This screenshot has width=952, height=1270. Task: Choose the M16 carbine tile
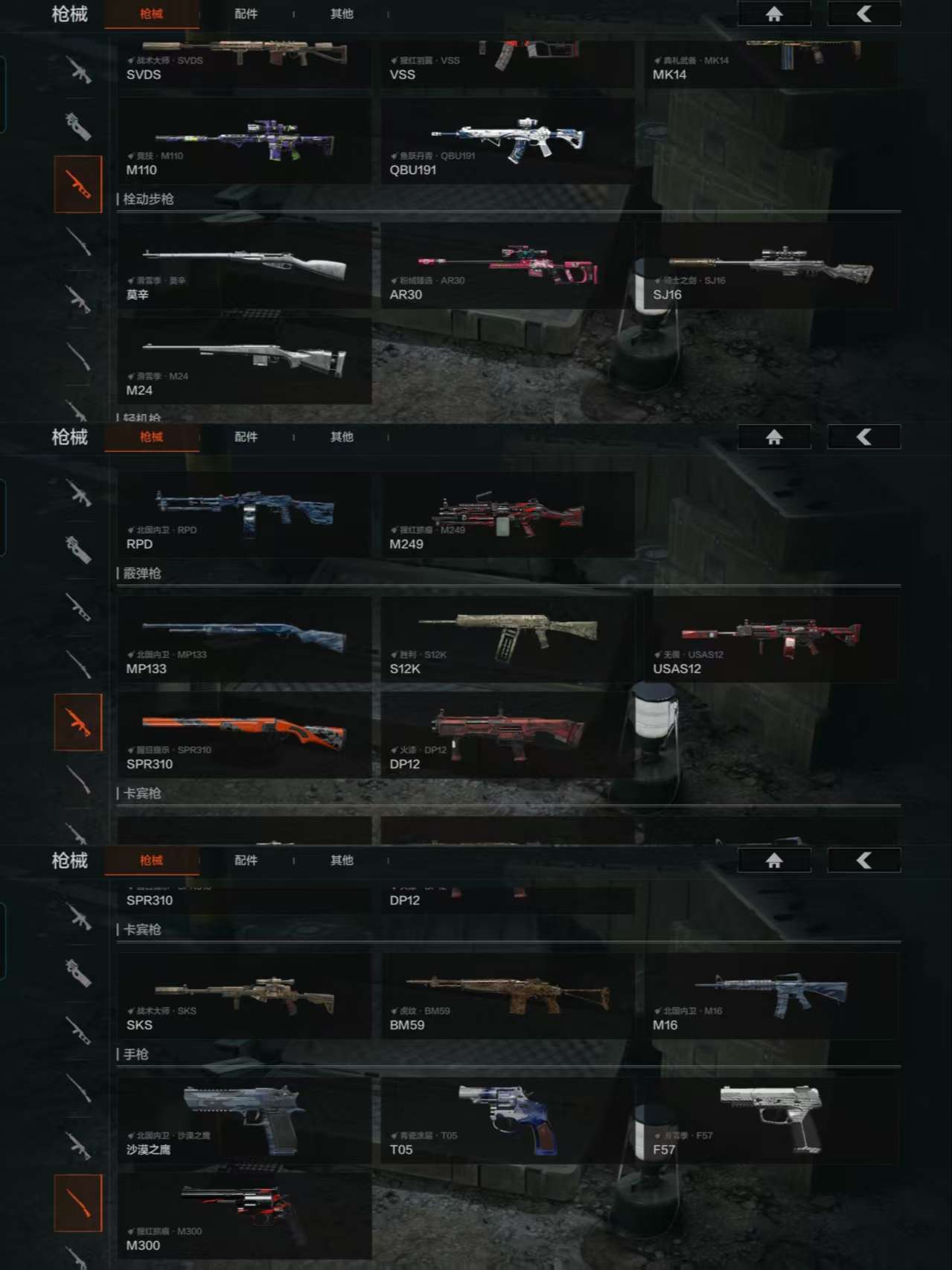771,997
